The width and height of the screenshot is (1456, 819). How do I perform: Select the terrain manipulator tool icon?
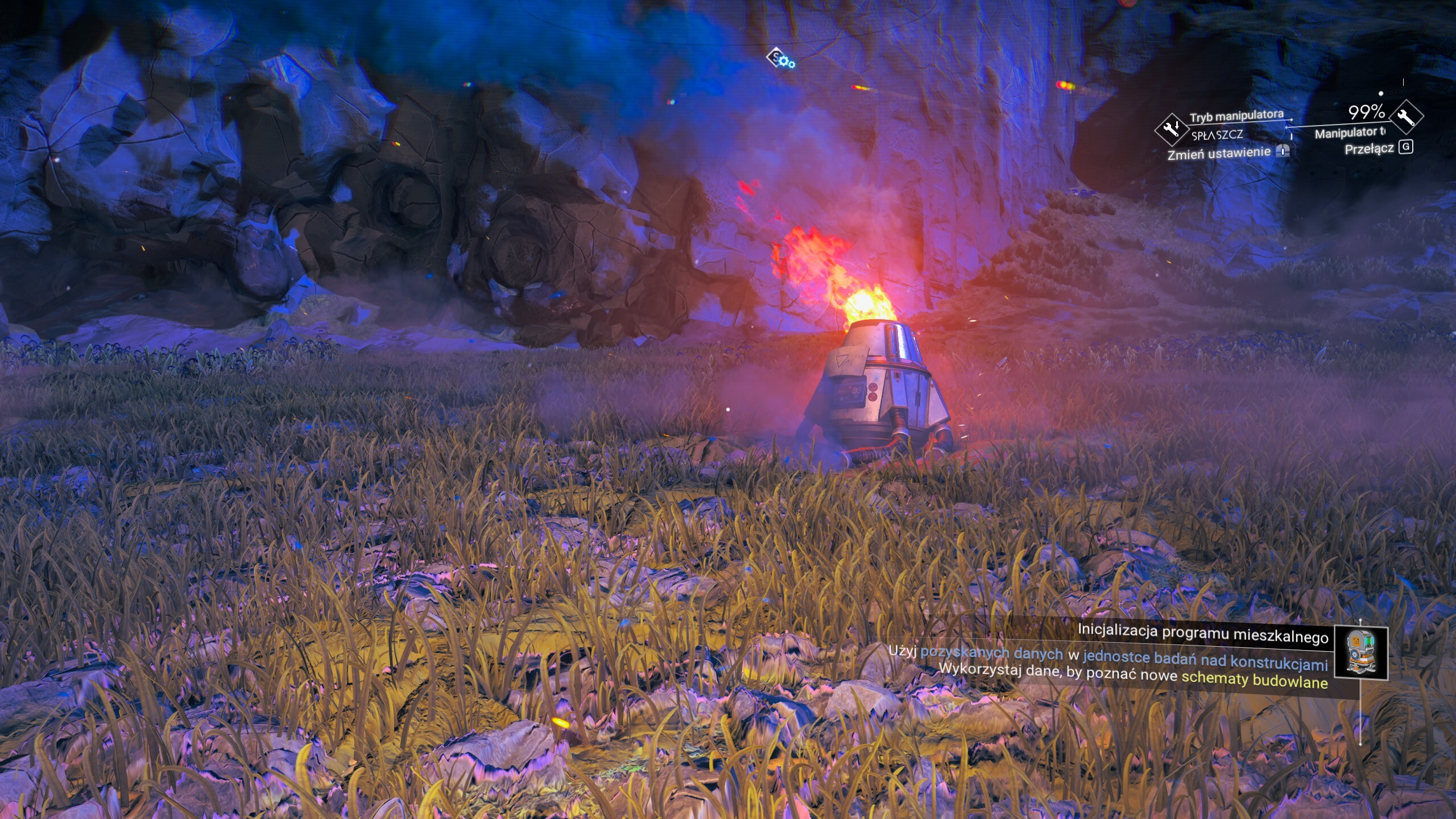click(1406, 117)
